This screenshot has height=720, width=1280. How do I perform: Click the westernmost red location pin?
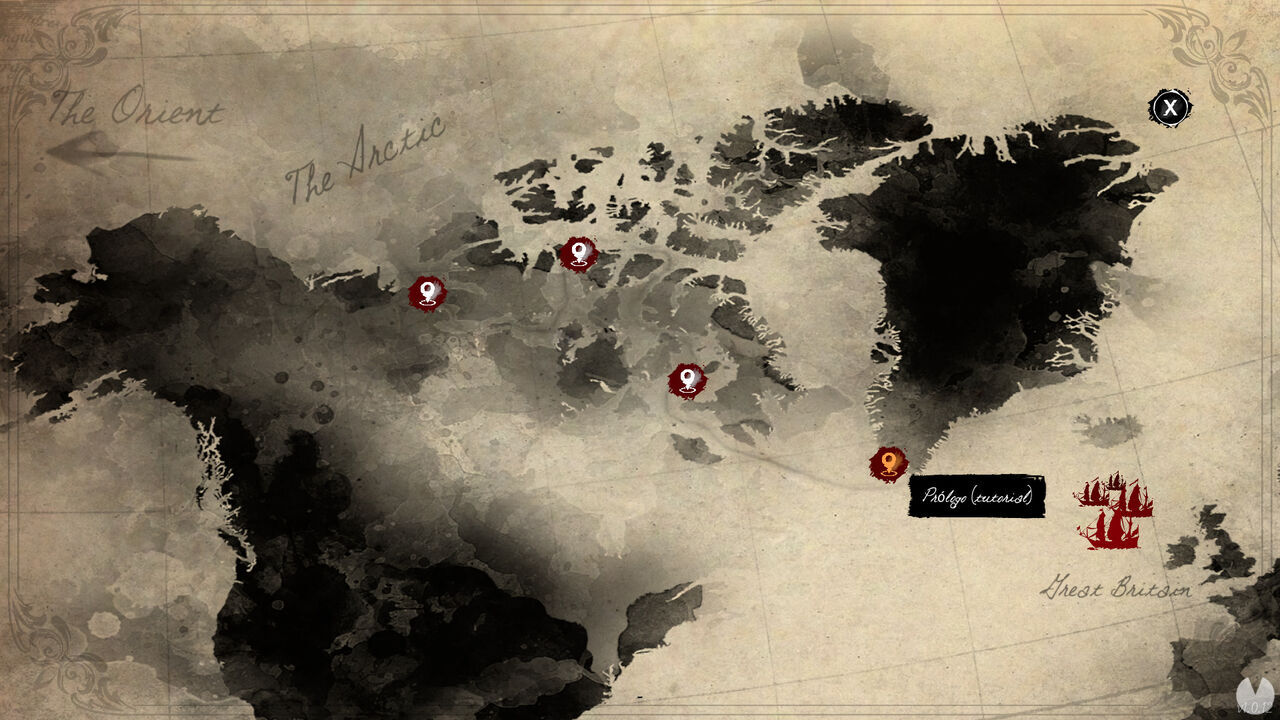(428, 291)
